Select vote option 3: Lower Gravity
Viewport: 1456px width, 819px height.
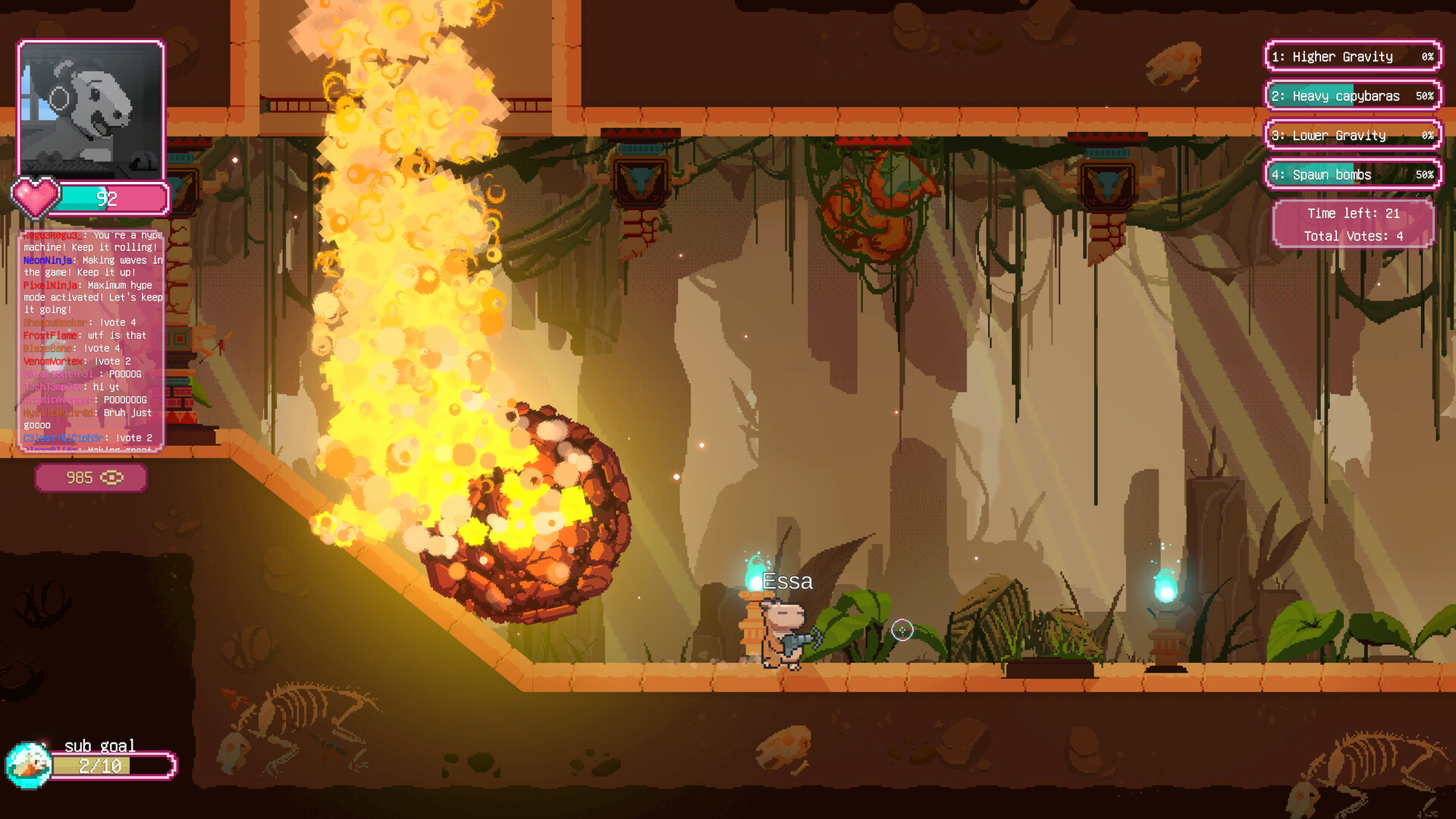(x=1351, y=135)
